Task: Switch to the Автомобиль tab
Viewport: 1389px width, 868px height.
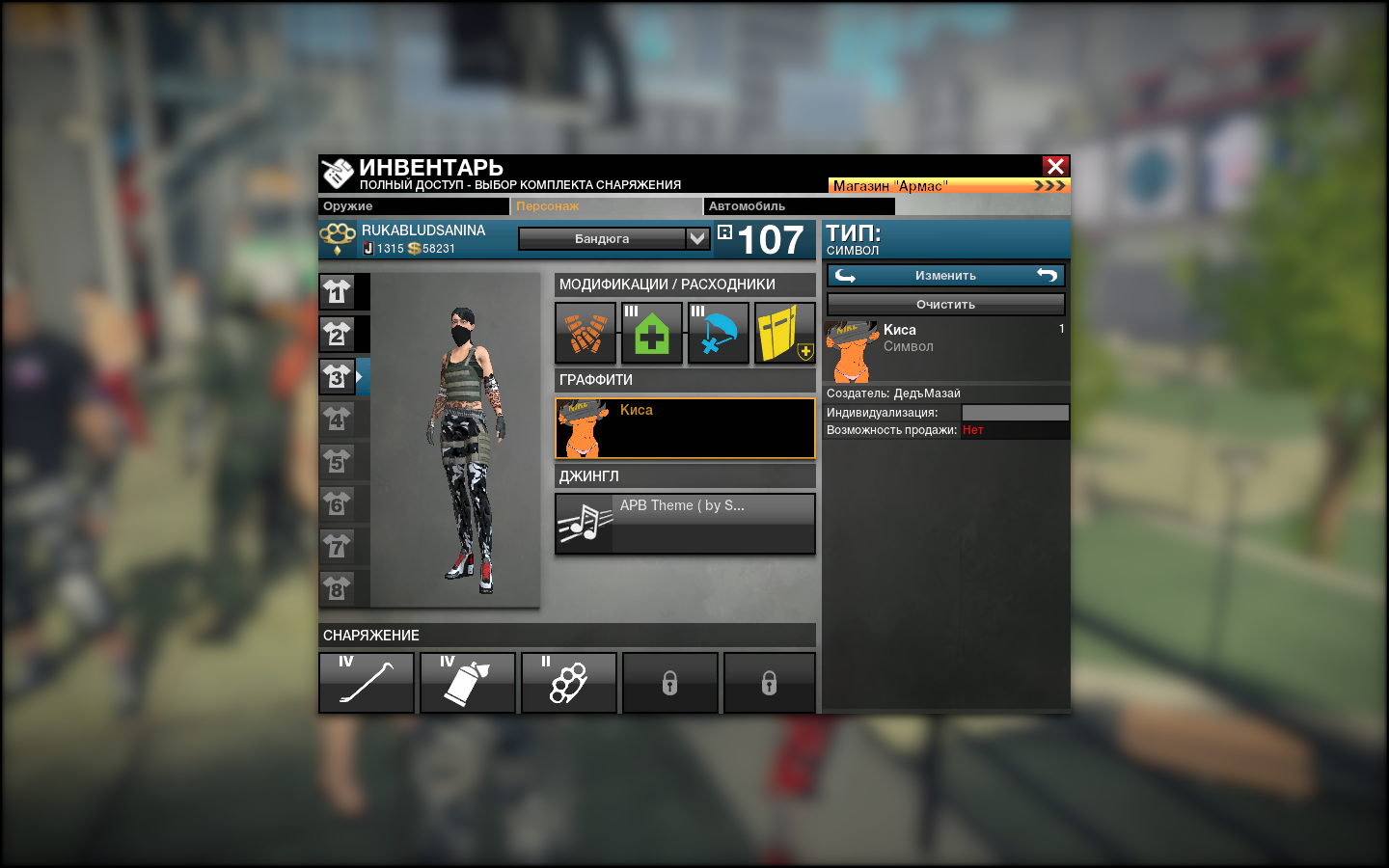Action: point(799,206)
